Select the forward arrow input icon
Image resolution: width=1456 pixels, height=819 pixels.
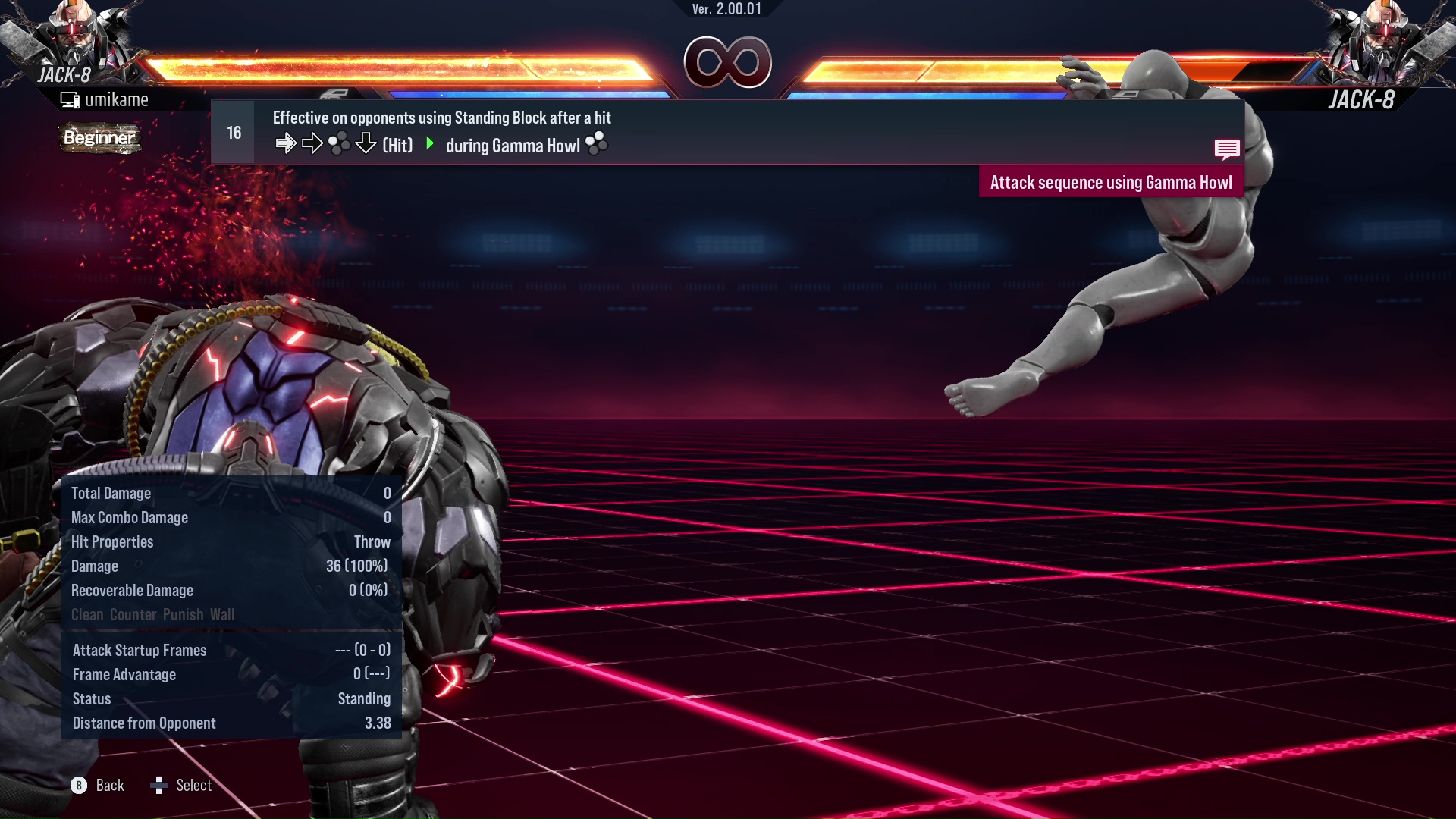coord(287,143)
